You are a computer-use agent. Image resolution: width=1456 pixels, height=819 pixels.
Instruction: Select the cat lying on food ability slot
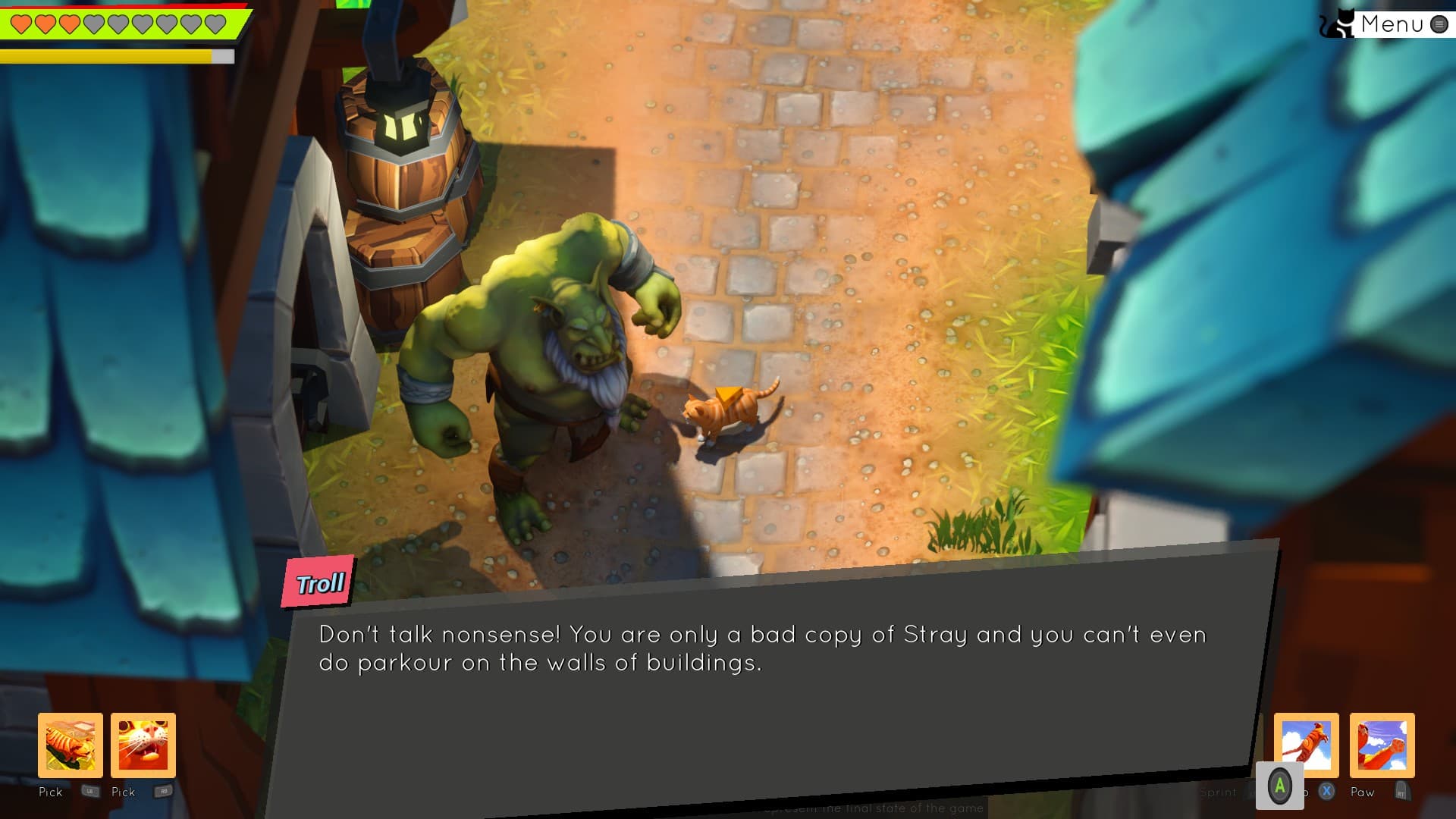pos(71,745)
